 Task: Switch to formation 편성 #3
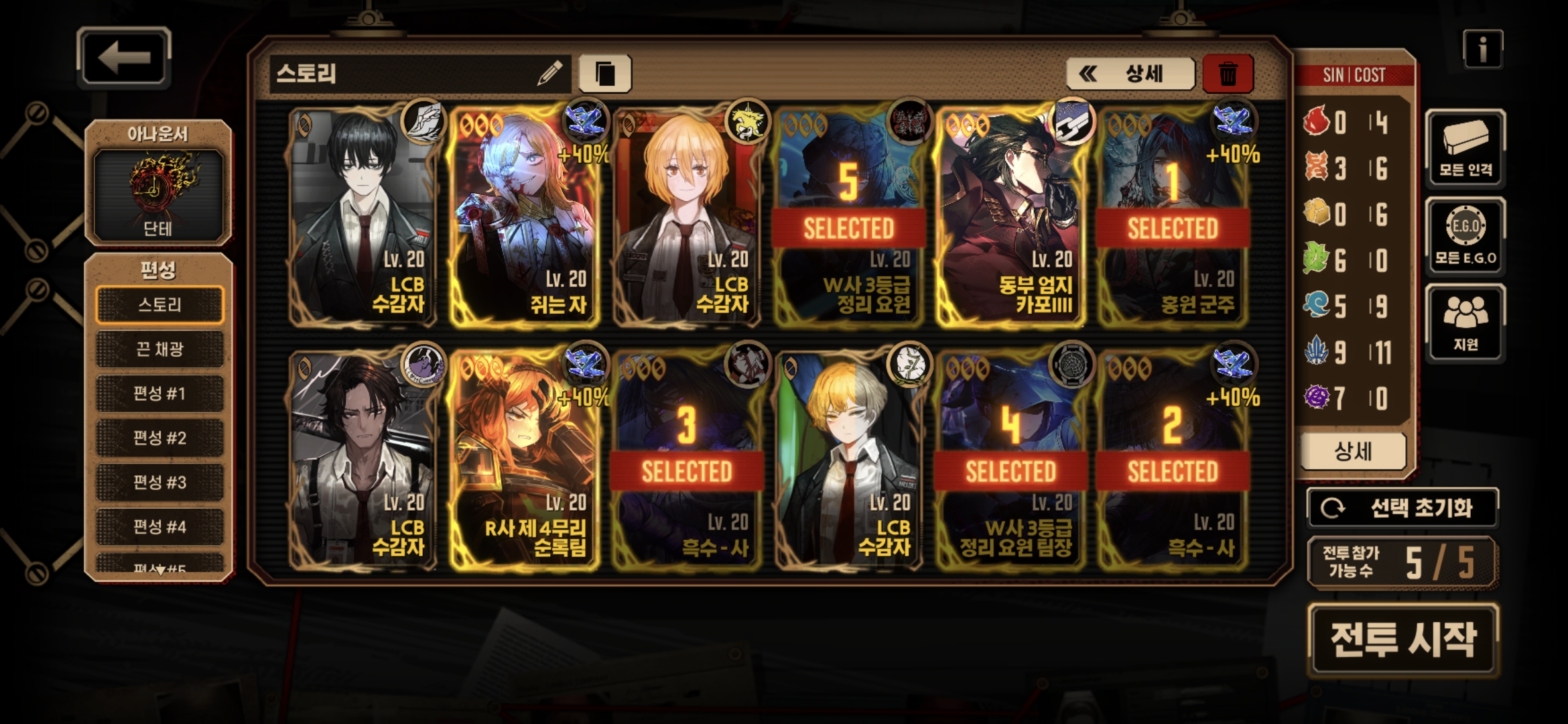point(159,482)
